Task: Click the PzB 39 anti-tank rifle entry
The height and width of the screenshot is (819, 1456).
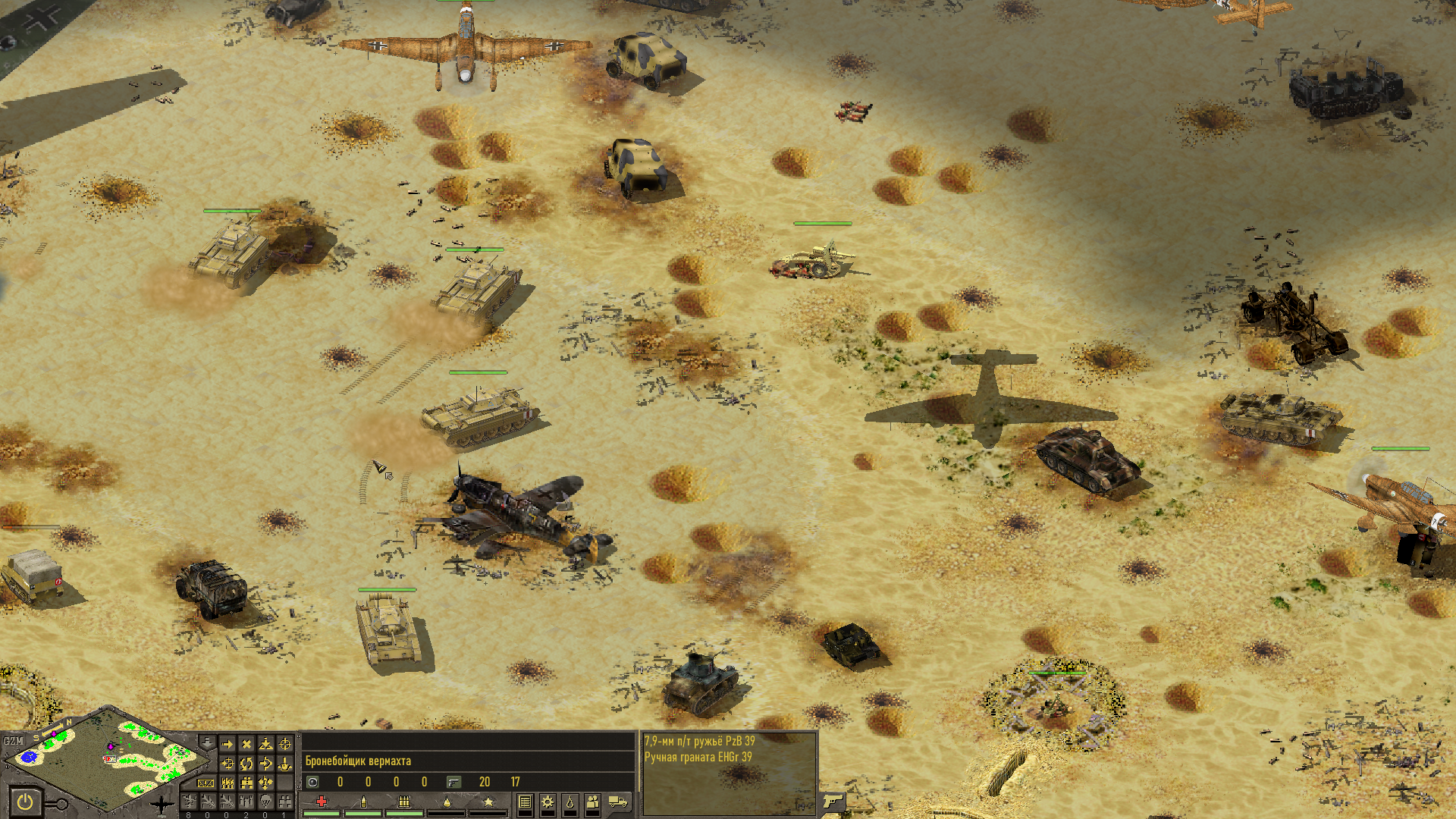Action: point(699,742)
